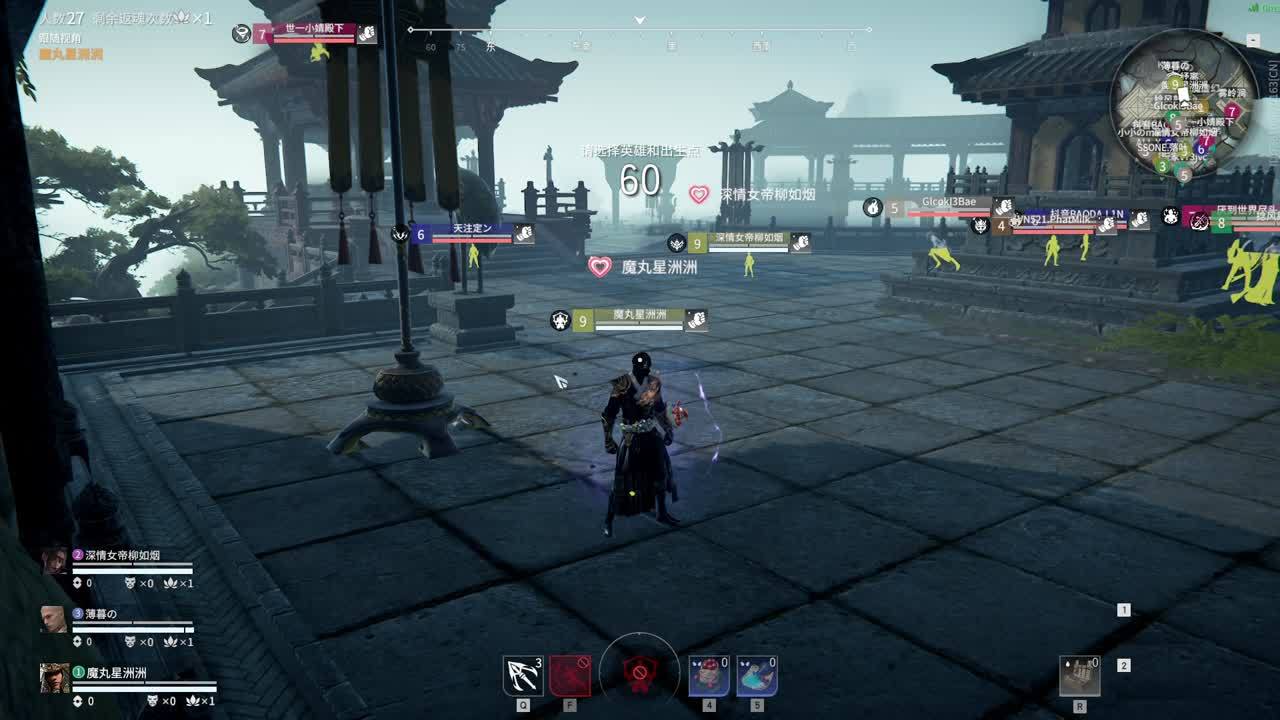Select player 魔丸星洲洲 portrait in squad list
This screenshot has width=1280, height=720.
tap(54, 678)
